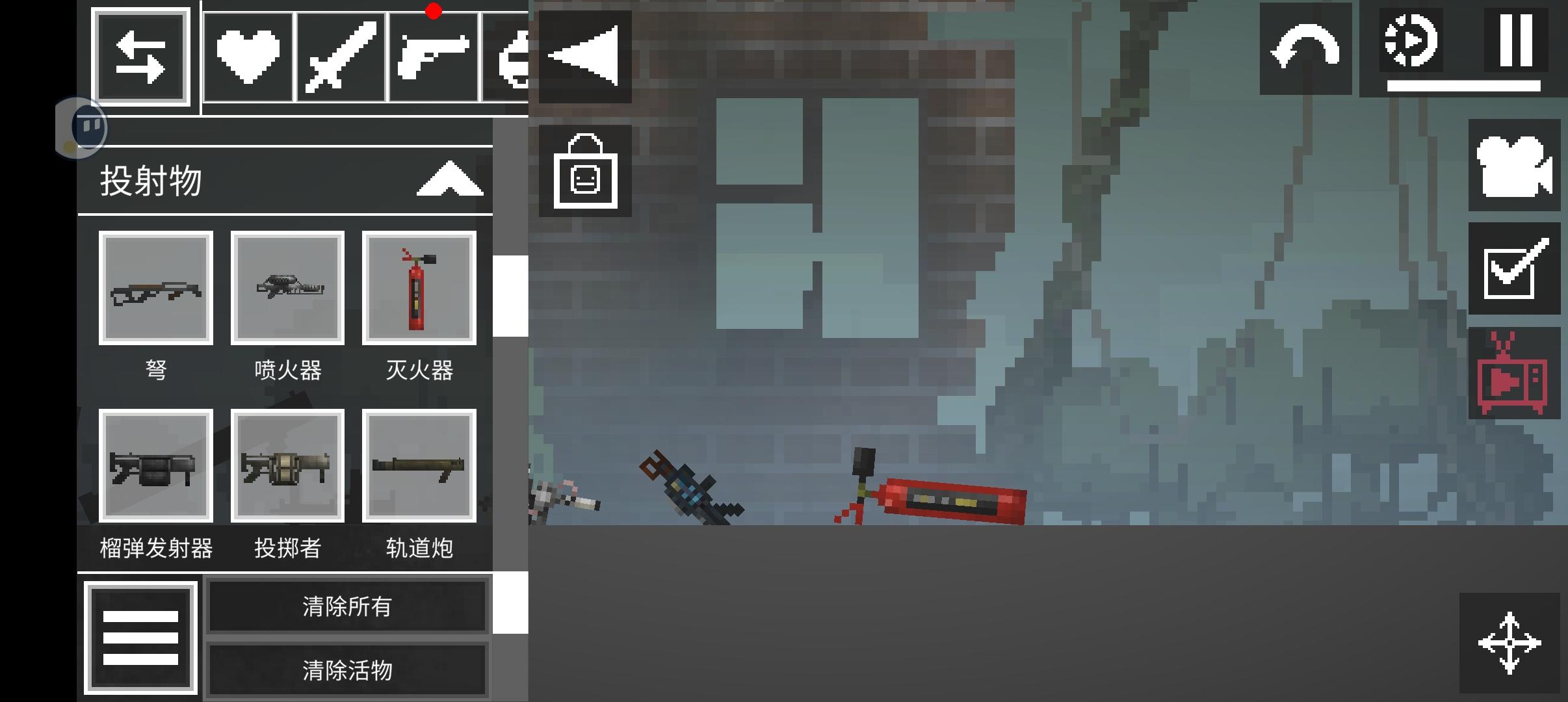The width and height of the screenshot is (1568, 702).
Task: Select the heart health category icon
Action: tap(249, 55)
